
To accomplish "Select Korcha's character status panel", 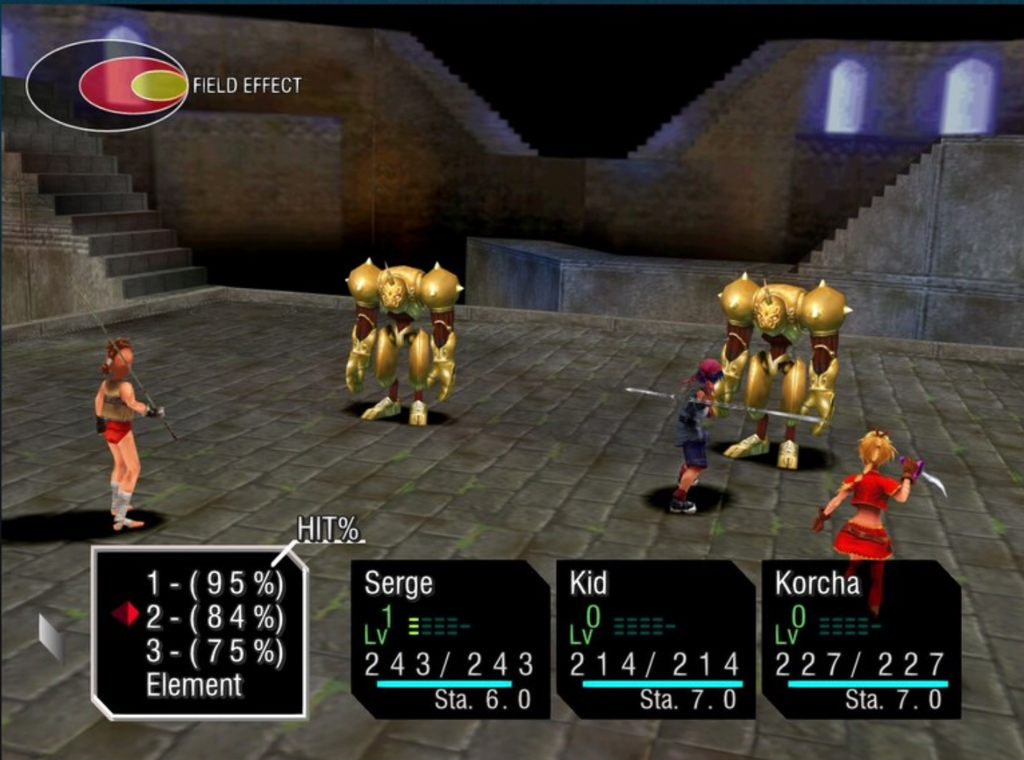I will point(860,638).
